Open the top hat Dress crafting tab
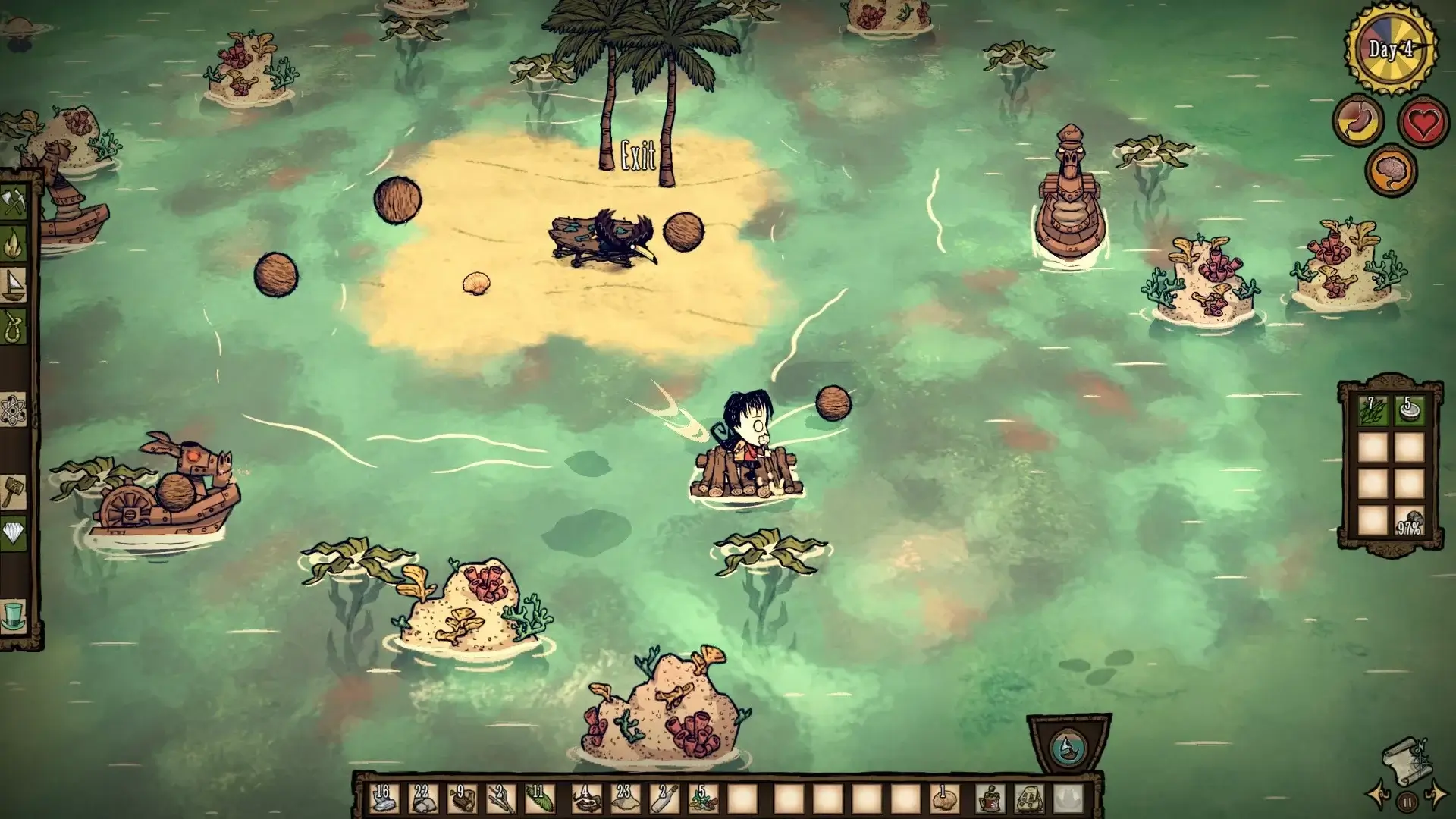1456x819 pixels. (14, 615)
